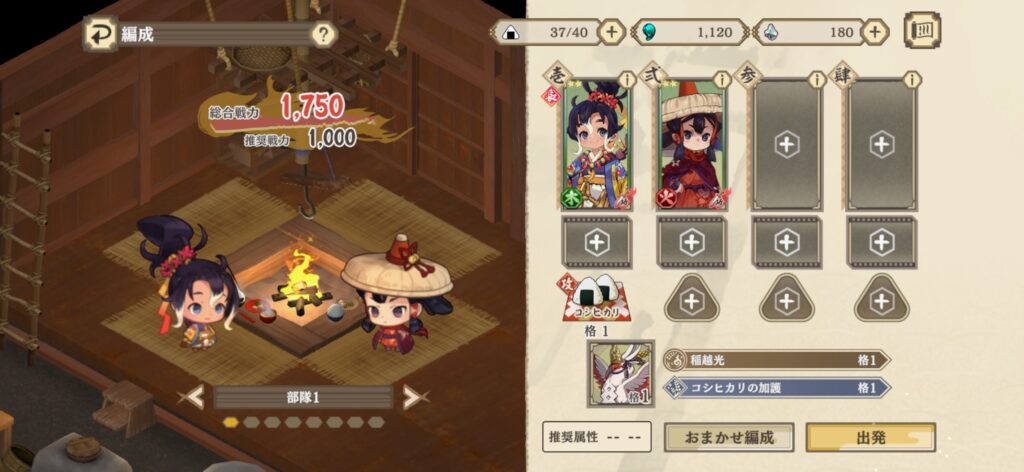This screenshot has width=1024, height=472.
Task: Switch to the next squad
Action: (411, 397)
